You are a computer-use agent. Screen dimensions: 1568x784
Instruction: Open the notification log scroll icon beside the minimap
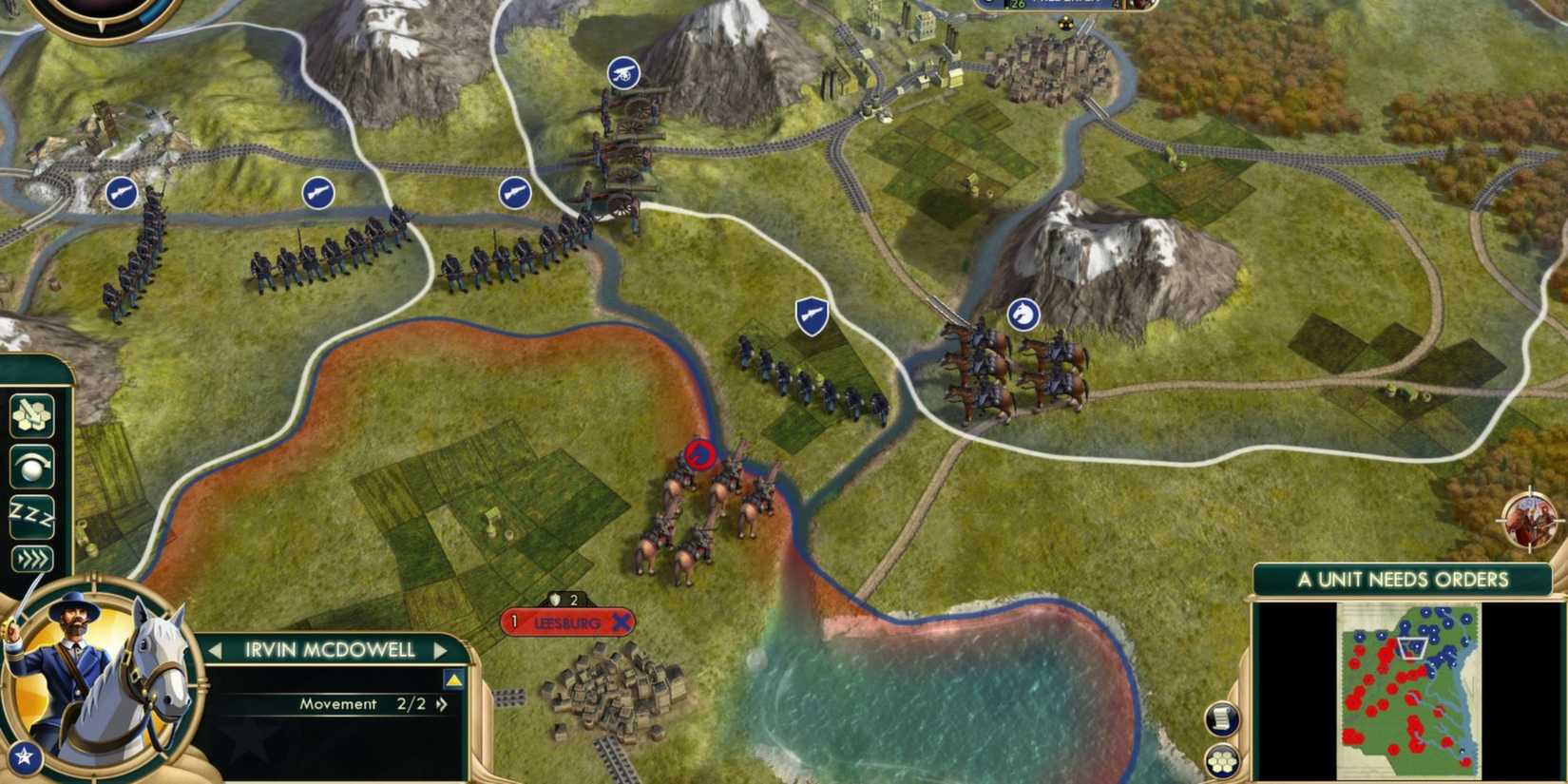coord(1224,718)
